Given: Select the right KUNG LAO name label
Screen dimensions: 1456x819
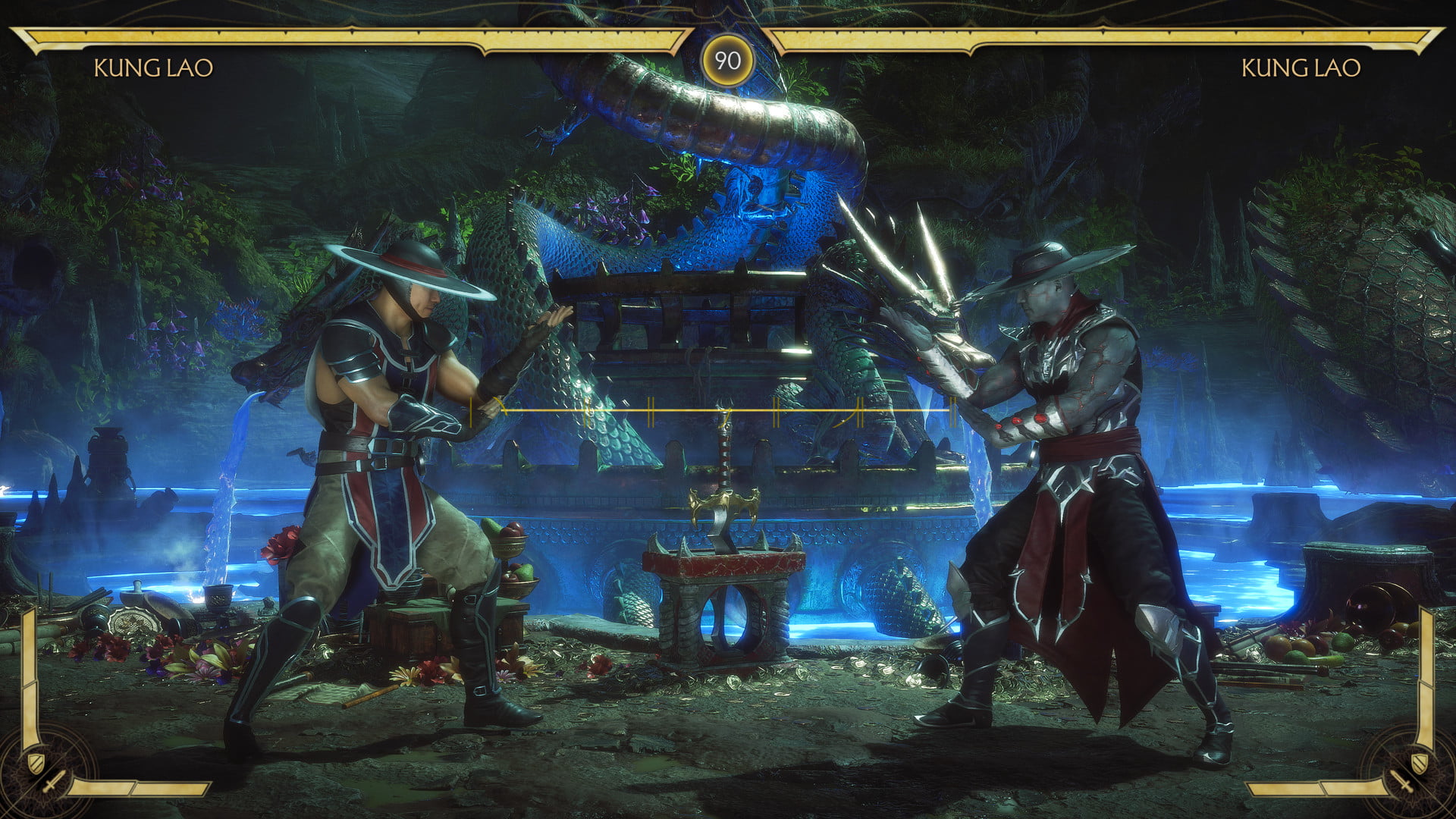Looking at the screenshot, I should [x=1301, y=68].
